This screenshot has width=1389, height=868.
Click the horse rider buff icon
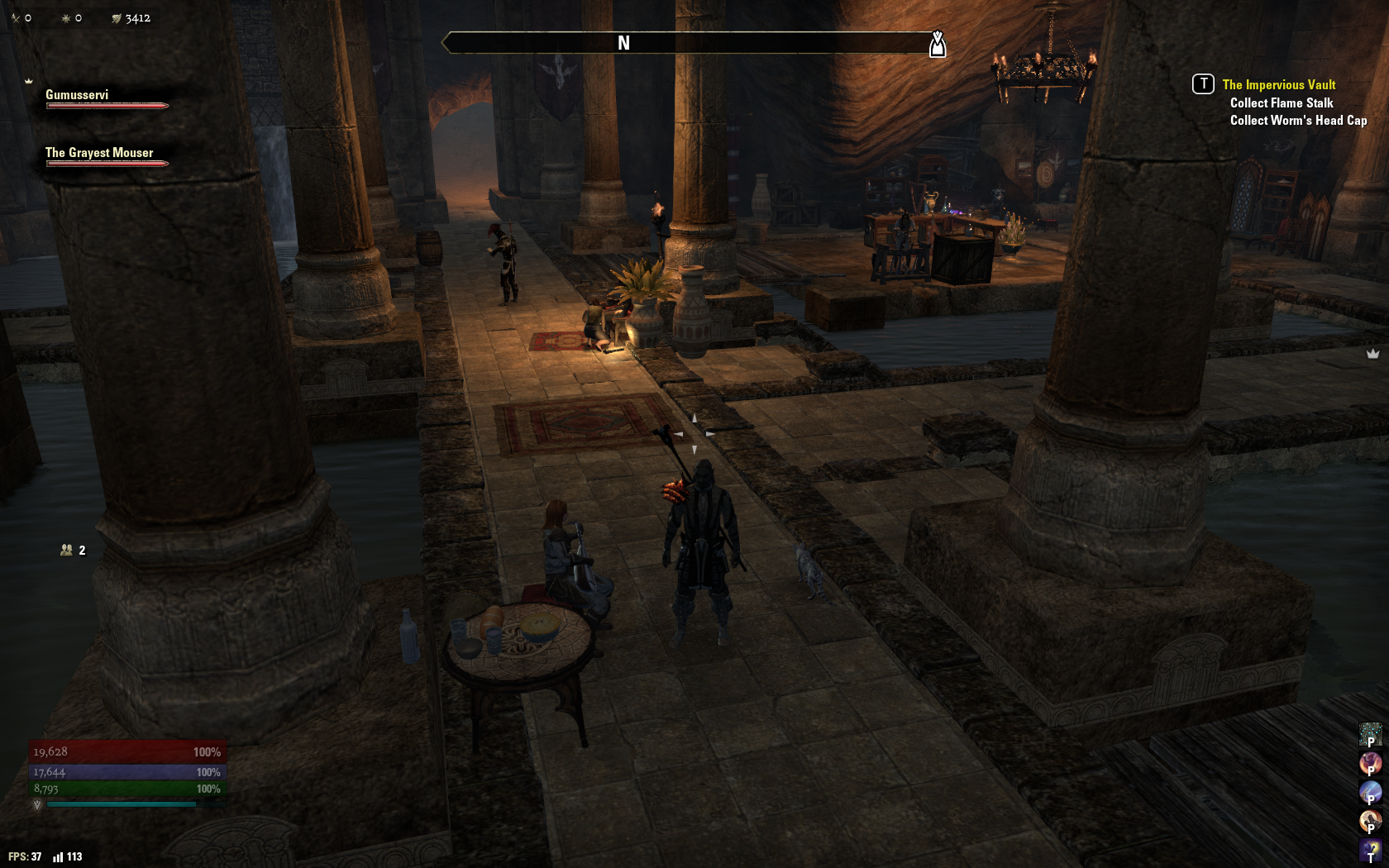pos(1370,820)
